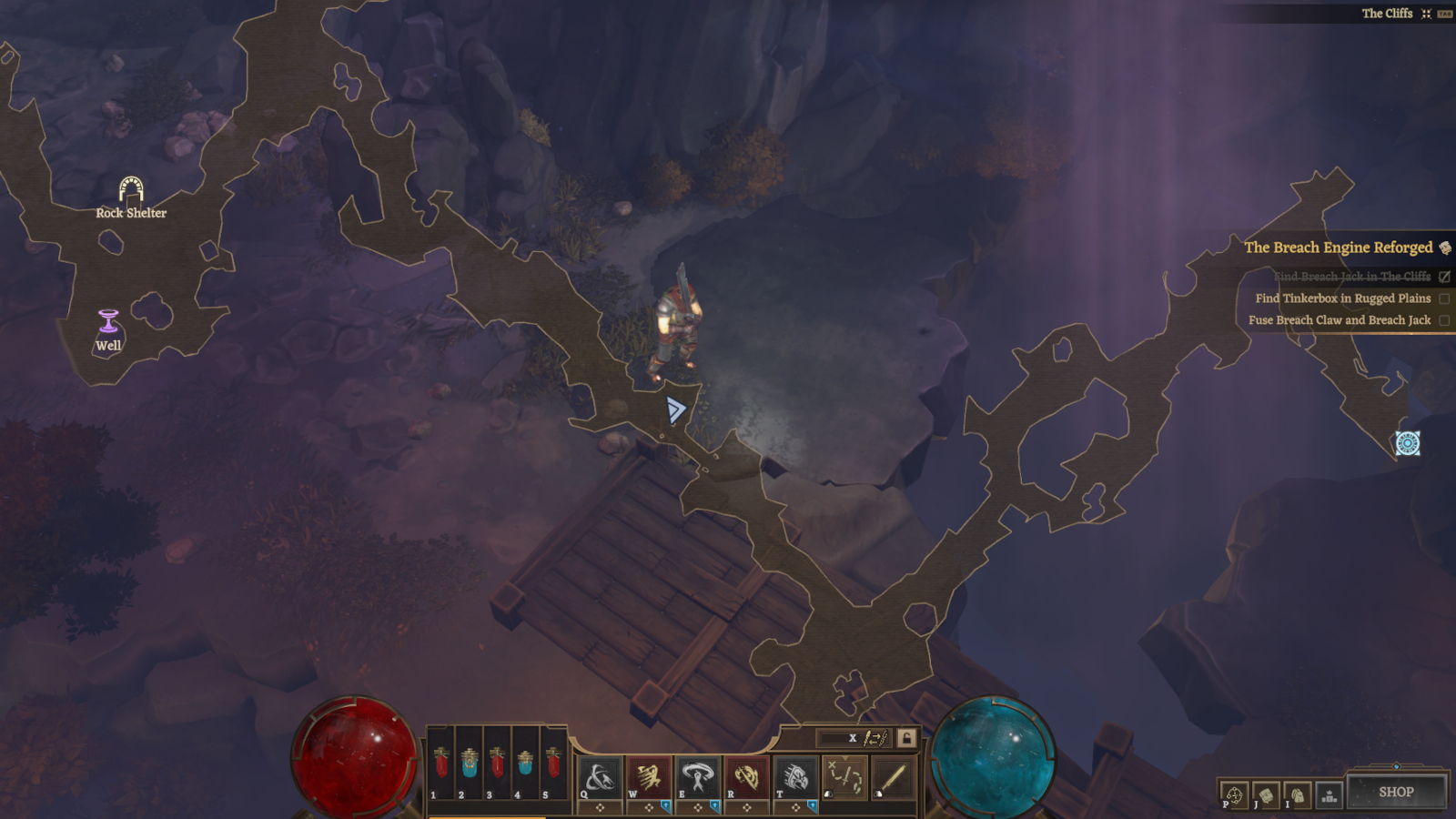Select the Q skill in the skill bar

coord(598,778)
